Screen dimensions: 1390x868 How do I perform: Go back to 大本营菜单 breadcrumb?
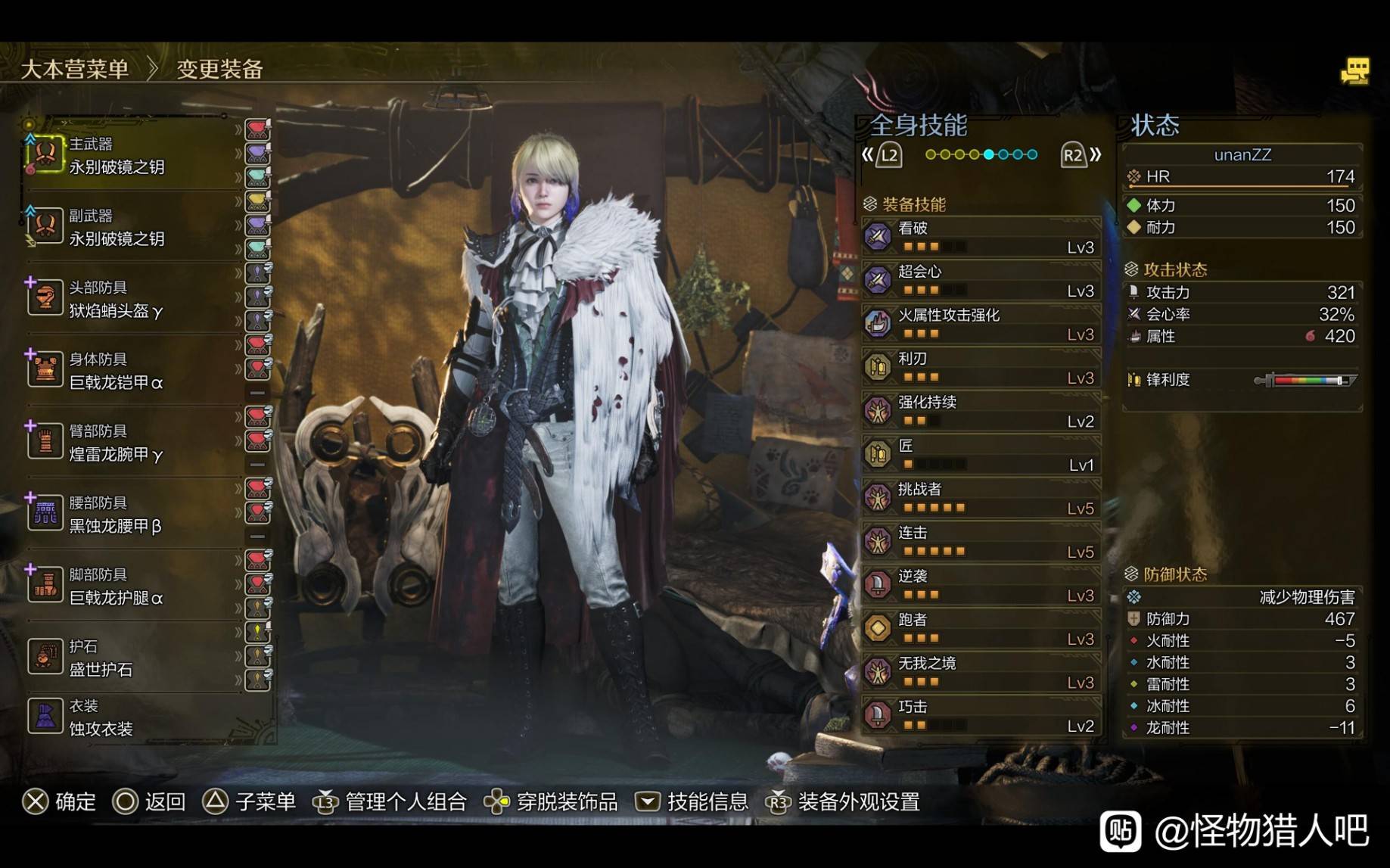pos(74,69)
